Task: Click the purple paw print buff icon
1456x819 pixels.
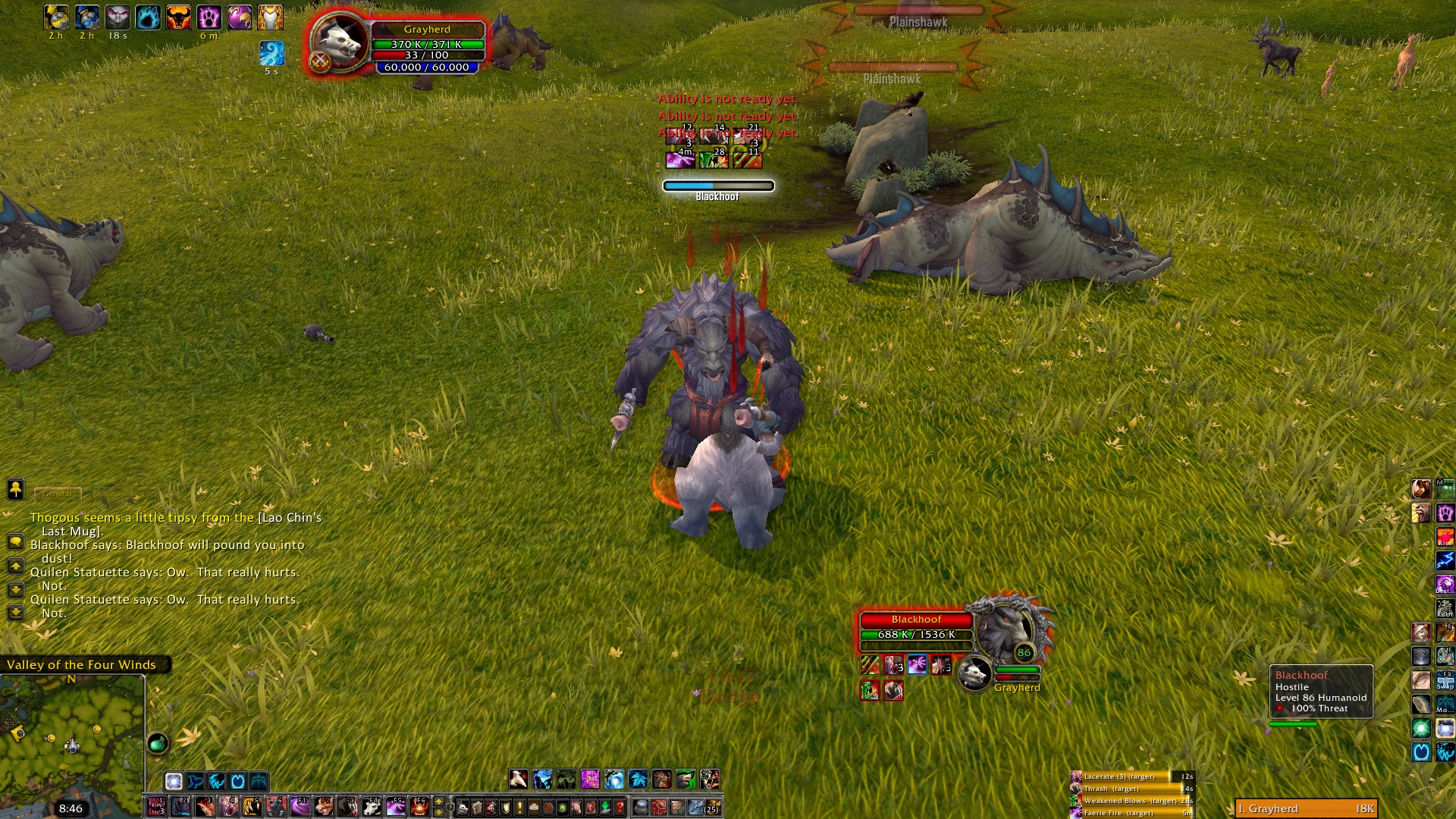Action: click(x=209, y=17)
